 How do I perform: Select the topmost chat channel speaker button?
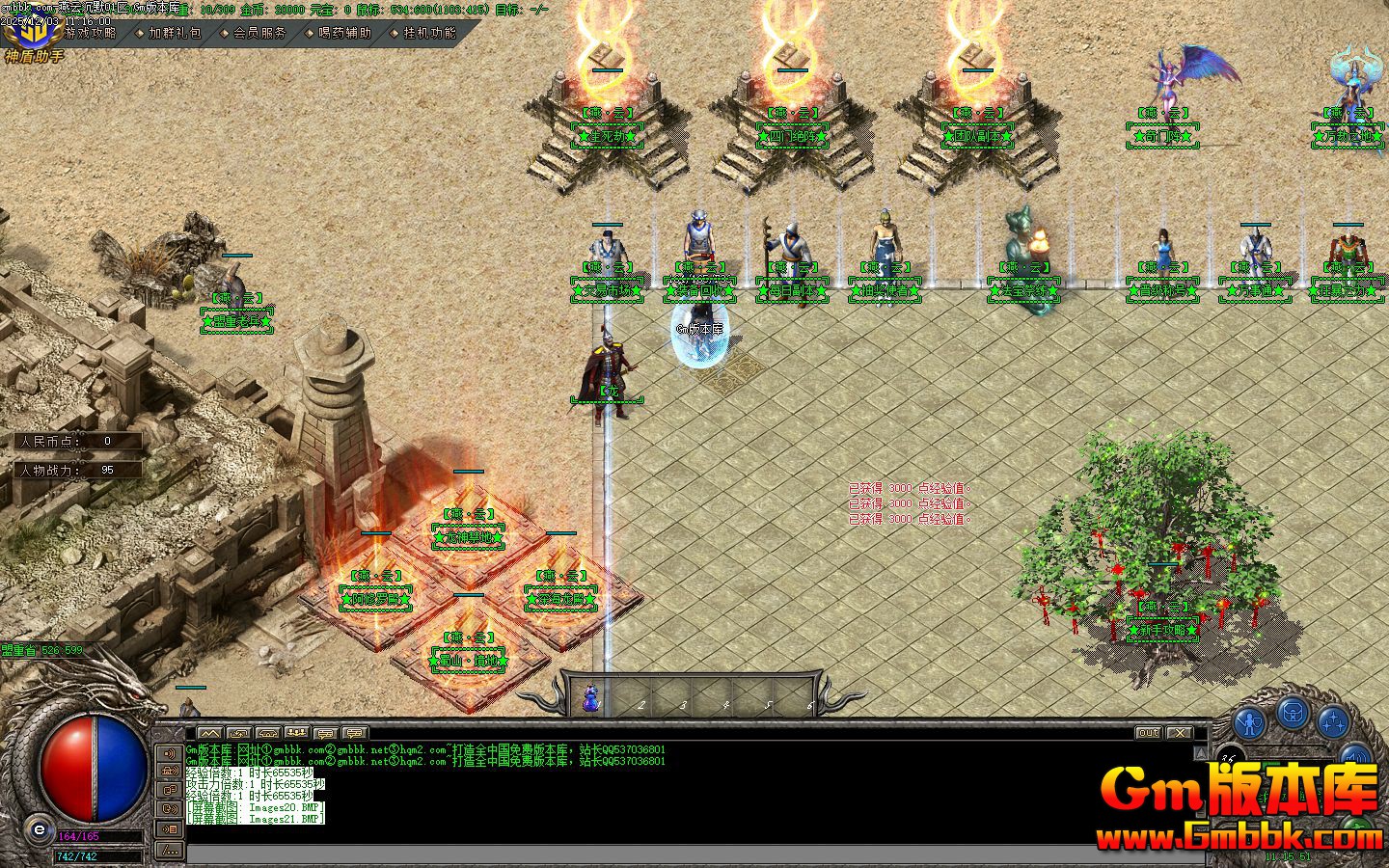tap(170, 753)
